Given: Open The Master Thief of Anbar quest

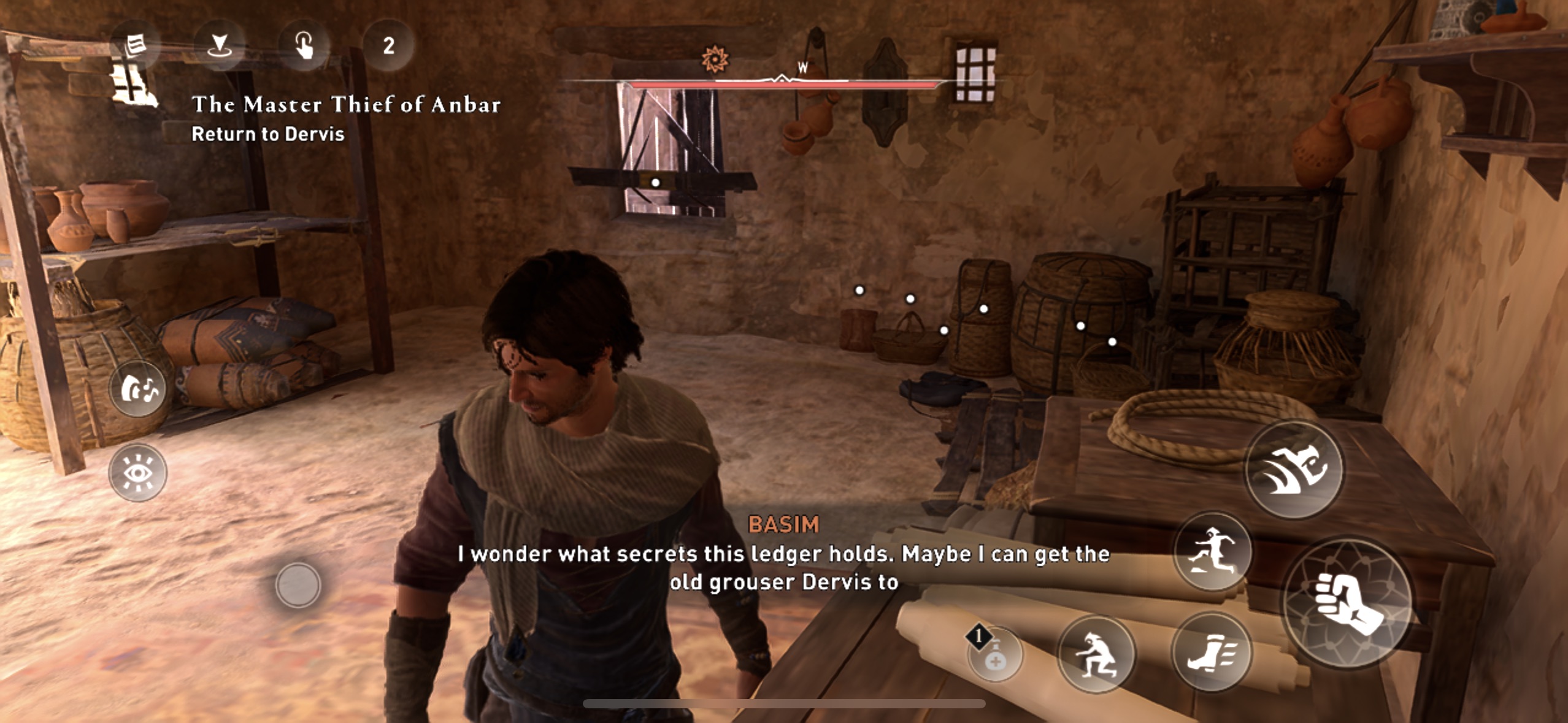Looking at the screenshot, I should pos(346,105).
